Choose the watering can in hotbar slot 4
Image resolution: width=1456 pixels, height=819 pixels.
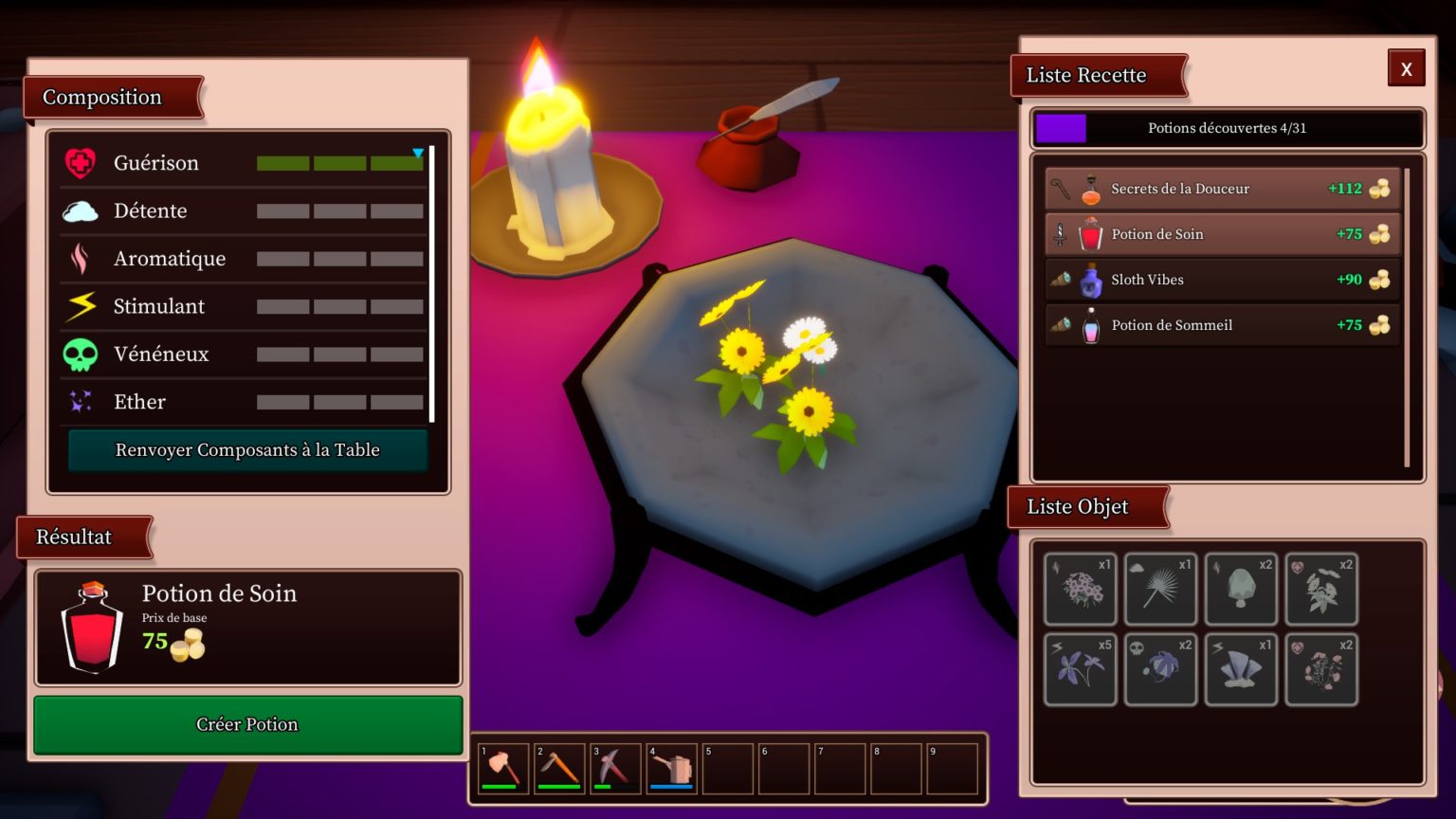point(671,768)
